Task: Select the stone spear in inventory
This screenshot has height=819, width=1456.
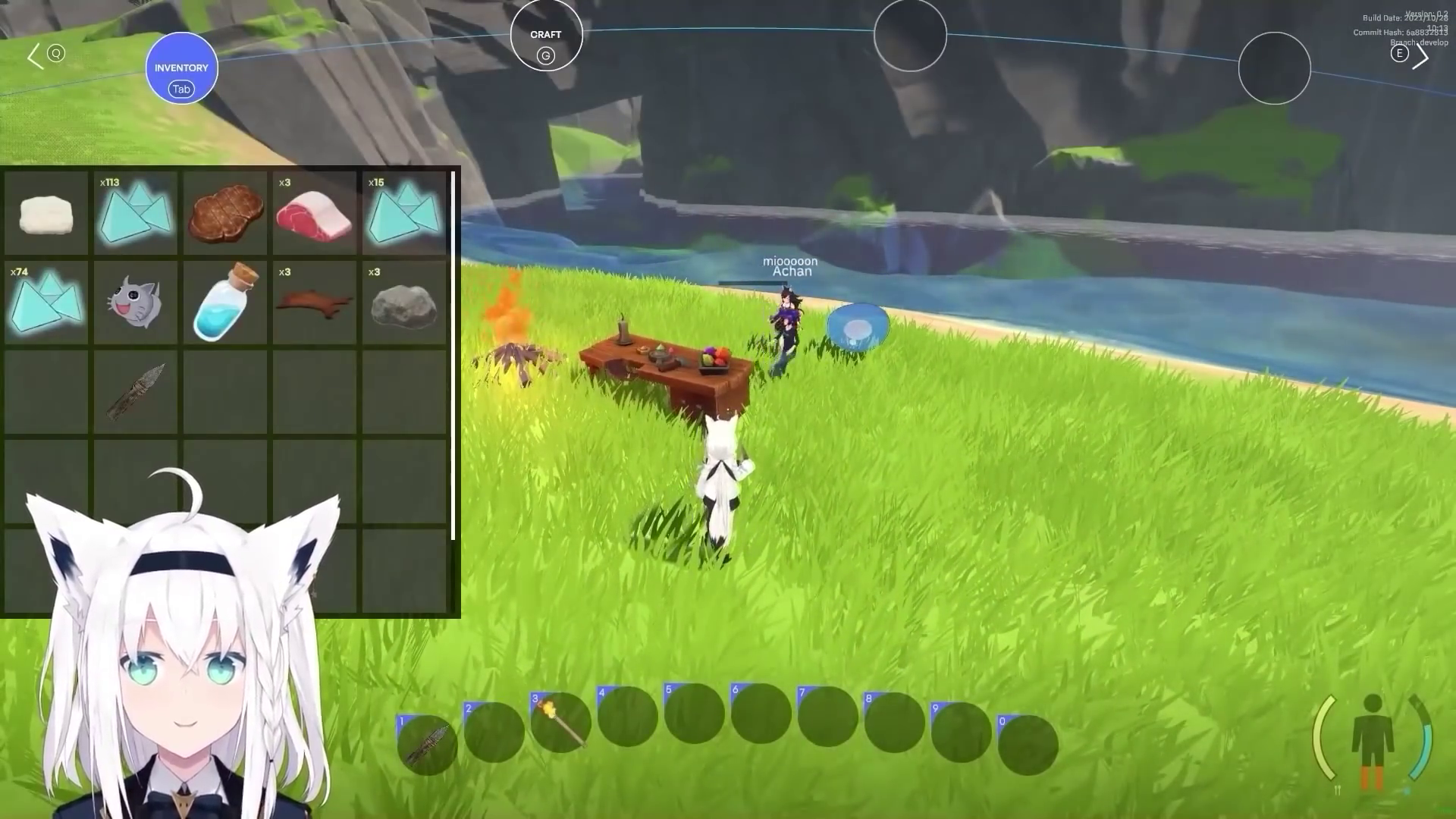Action: pyautogui.click(x=136, y=392)
